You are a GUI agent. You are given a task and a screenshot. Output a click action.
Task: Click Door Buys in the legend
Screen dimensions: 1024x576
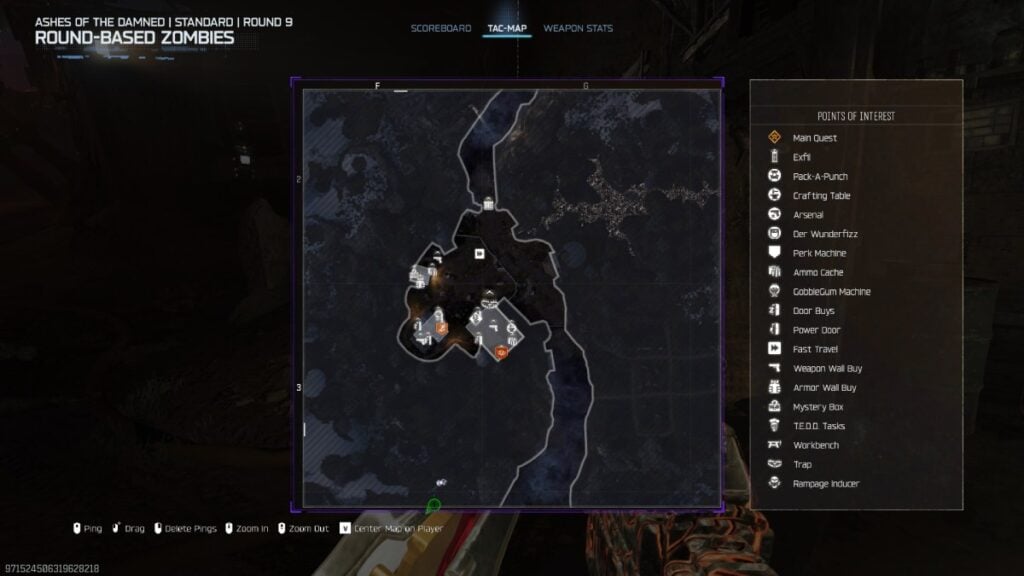pos(813,311)
